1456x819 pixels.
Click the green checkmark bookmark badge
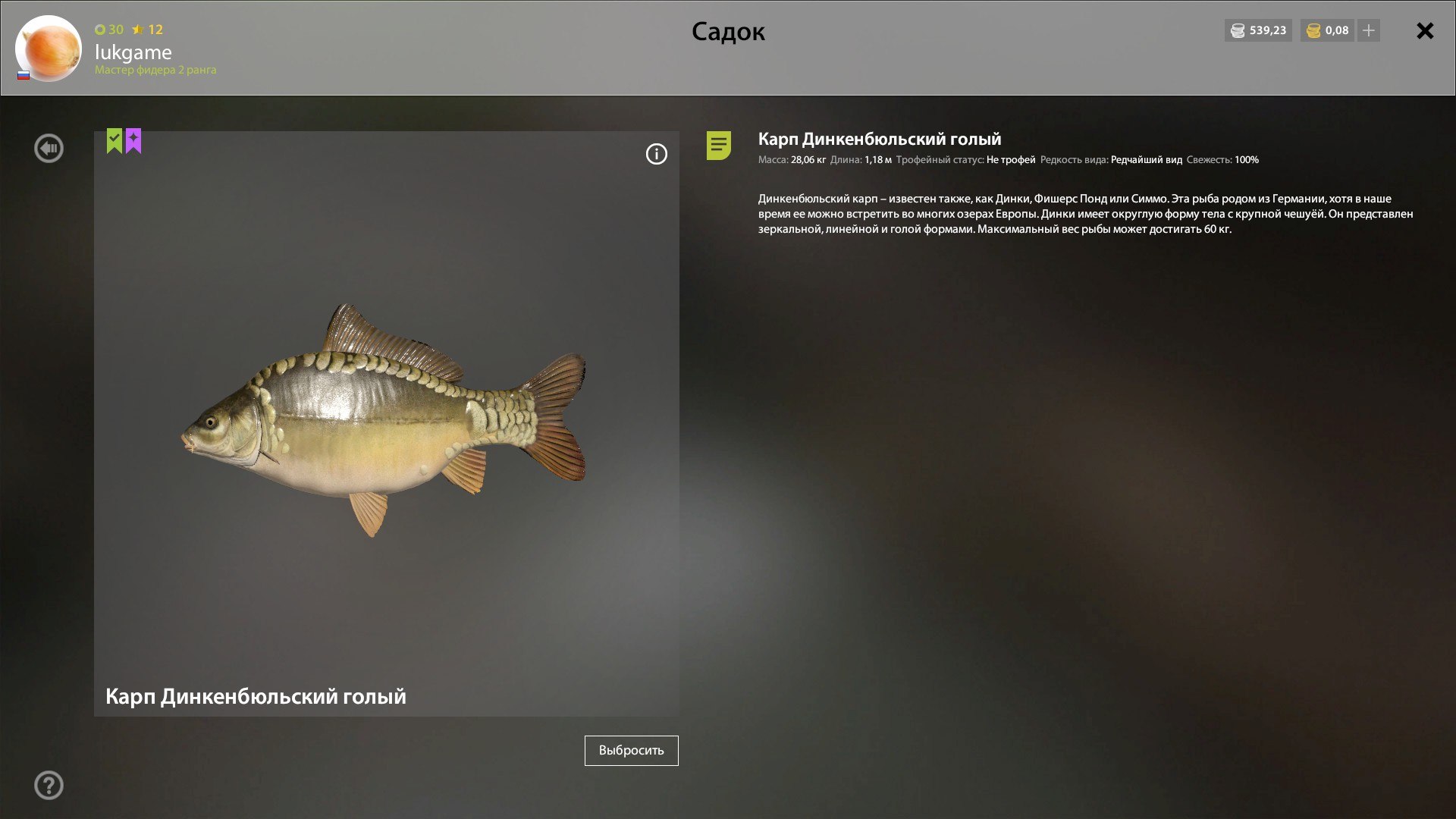[115, 140]
